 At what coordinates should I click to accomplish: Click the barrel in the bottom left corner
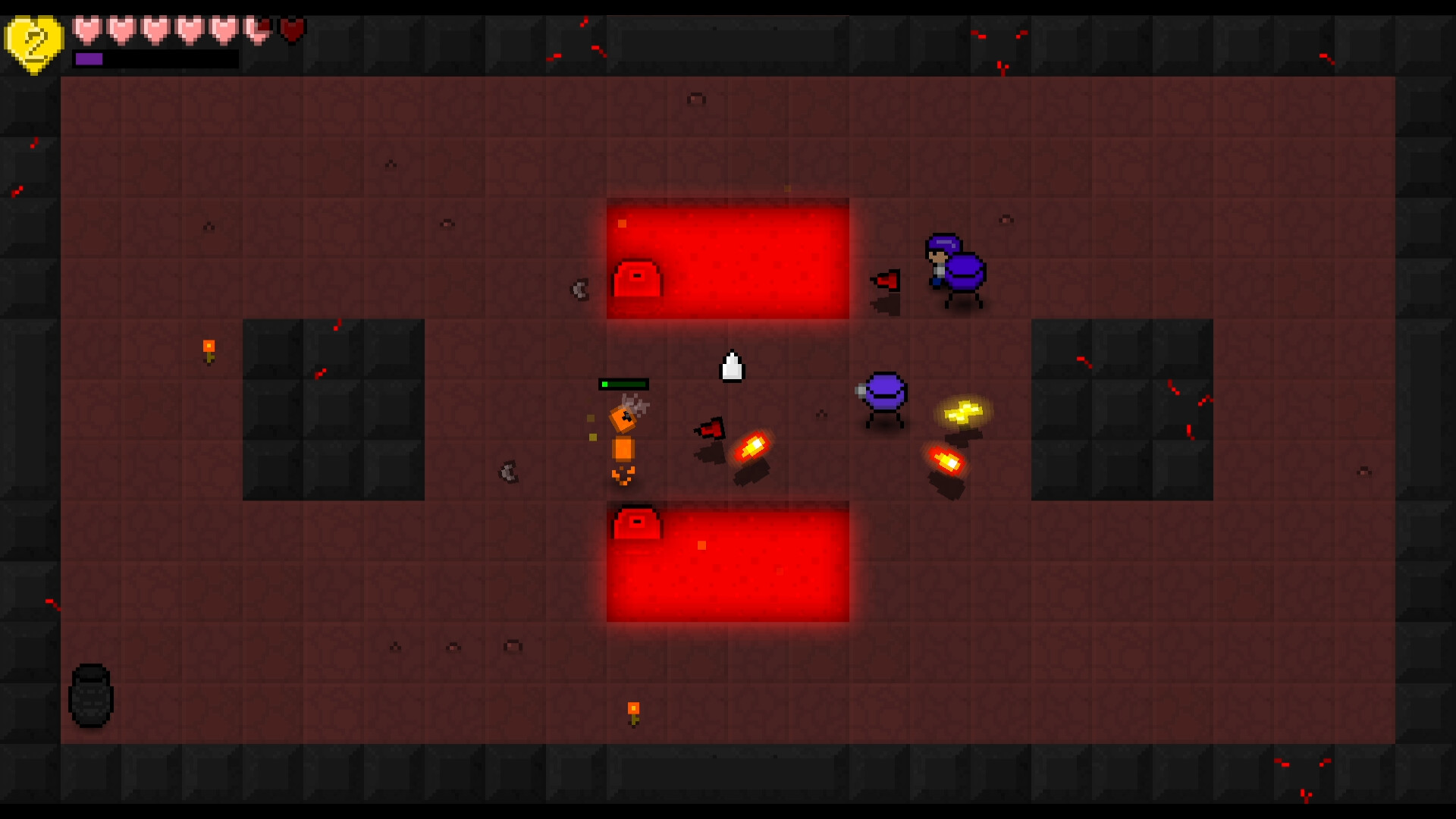click(90, 696)
